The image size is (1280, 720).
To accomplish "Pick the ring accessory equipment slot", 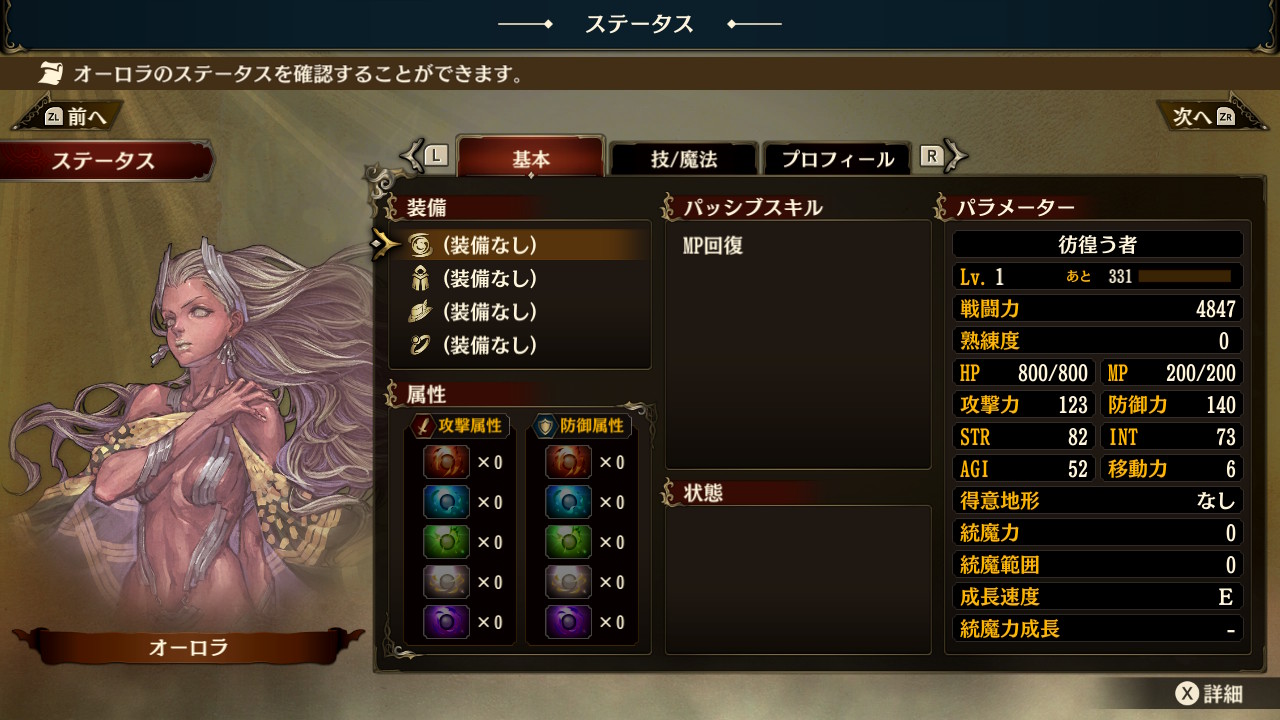I will pos(490,345).
